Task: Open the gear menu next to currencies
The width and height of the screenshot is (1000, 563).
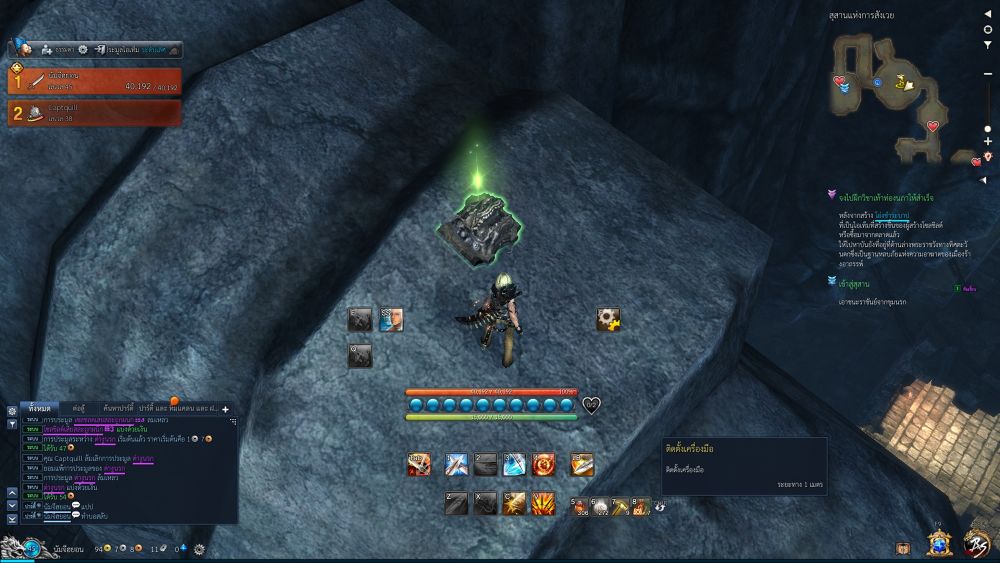Action: (199, 549)
